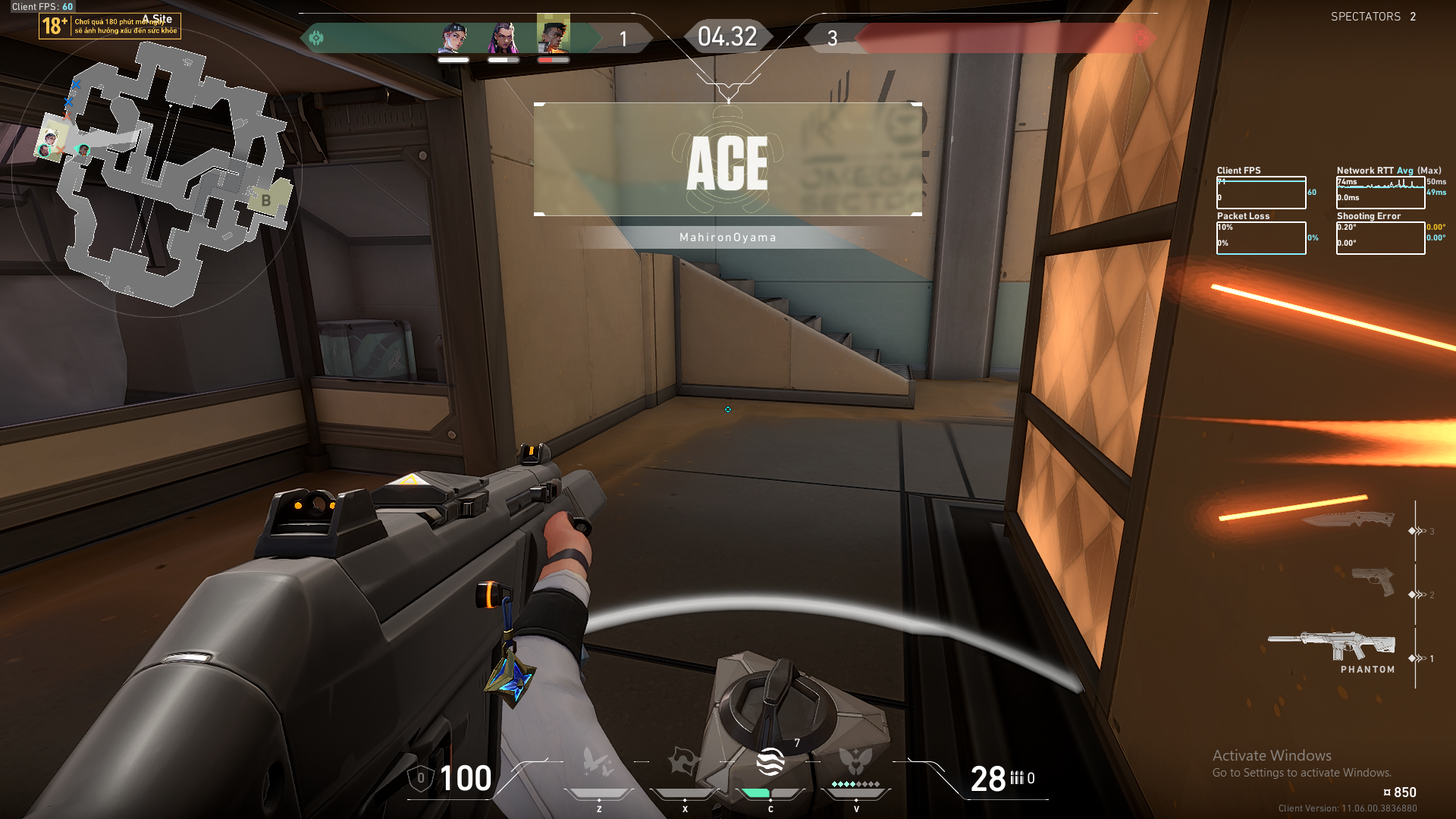Activate the Not Dead Yet ultimate icon
This screenshot has width=1456, height=819.
coord(856,761)
